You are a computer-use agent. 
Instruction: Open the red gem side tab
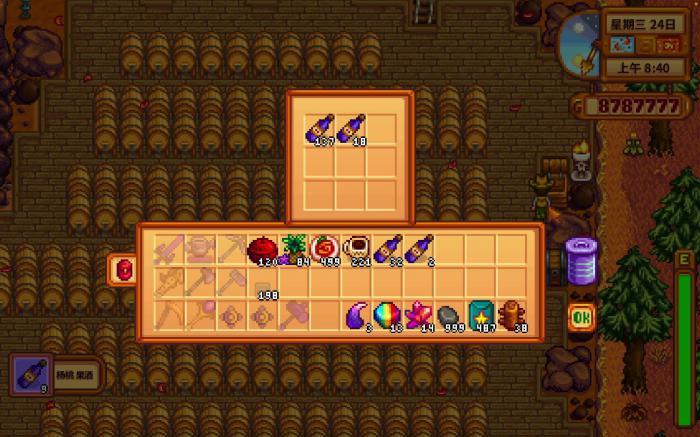(x=123, y=270)
